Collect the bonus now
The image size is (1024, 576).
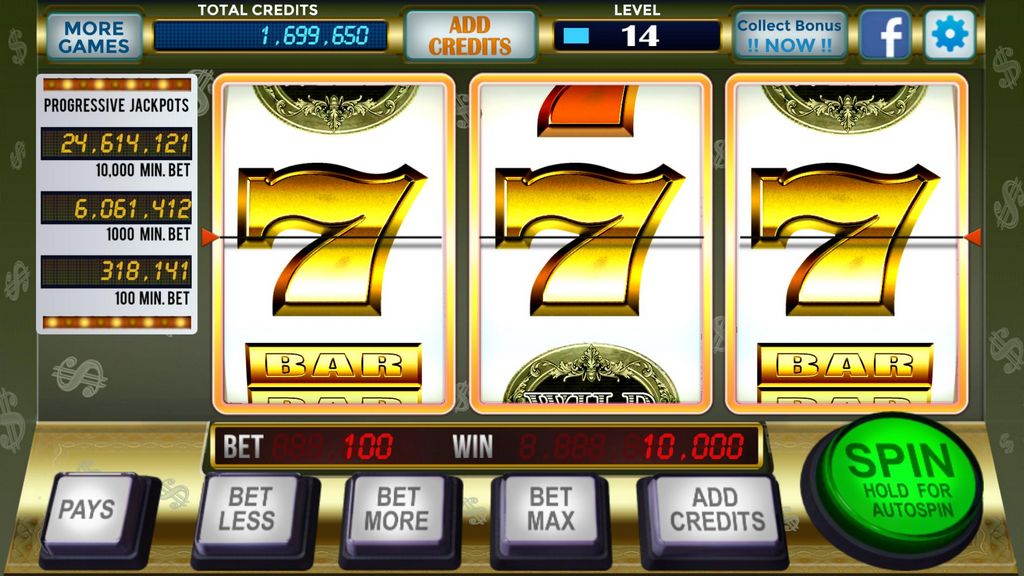pos(790,36)
